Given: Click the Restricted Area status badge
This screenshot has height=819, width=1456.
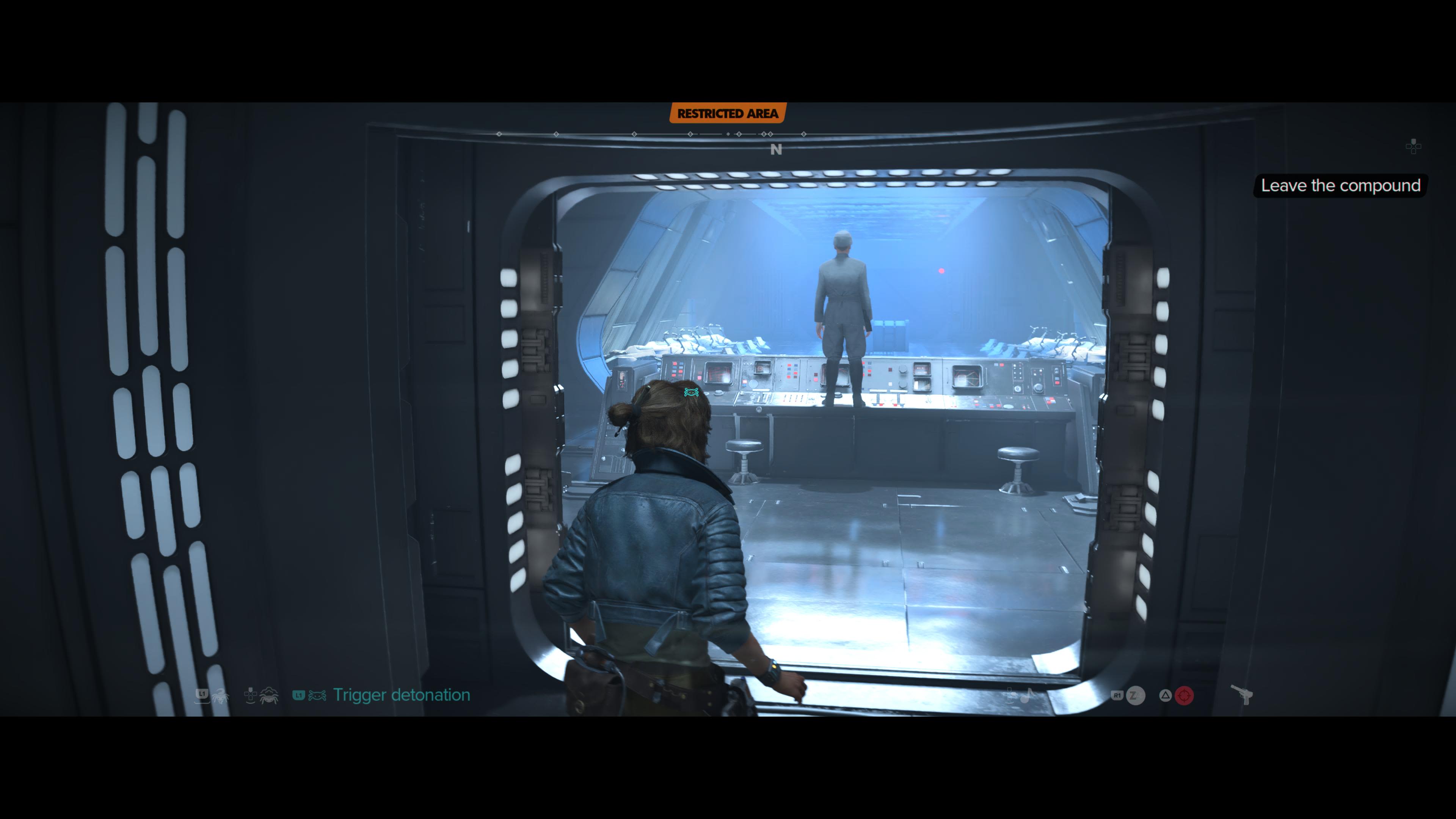Looking at the screenshot, I should 728,114.
